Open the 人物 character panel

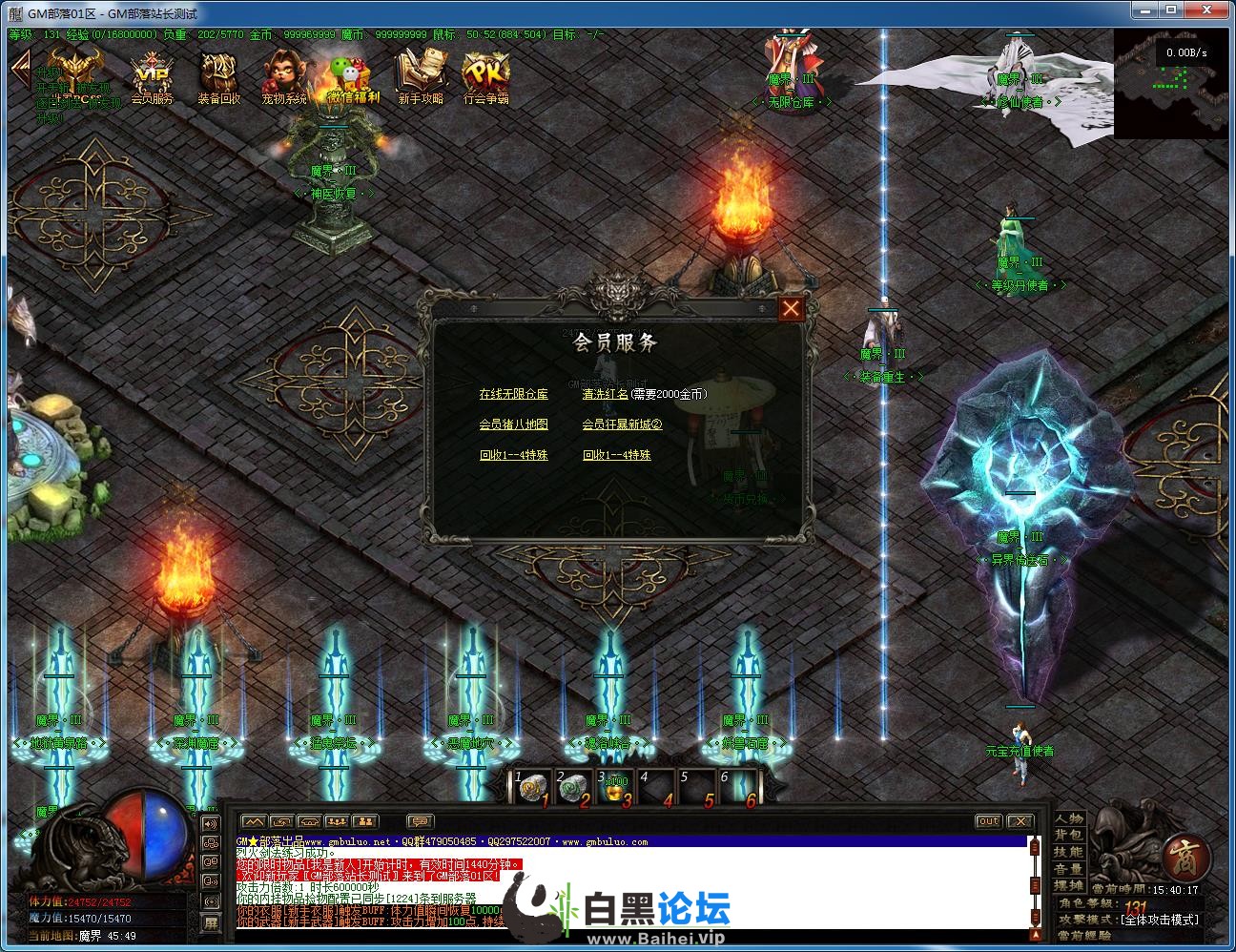pyautogui.click(x=1068, y=818)
